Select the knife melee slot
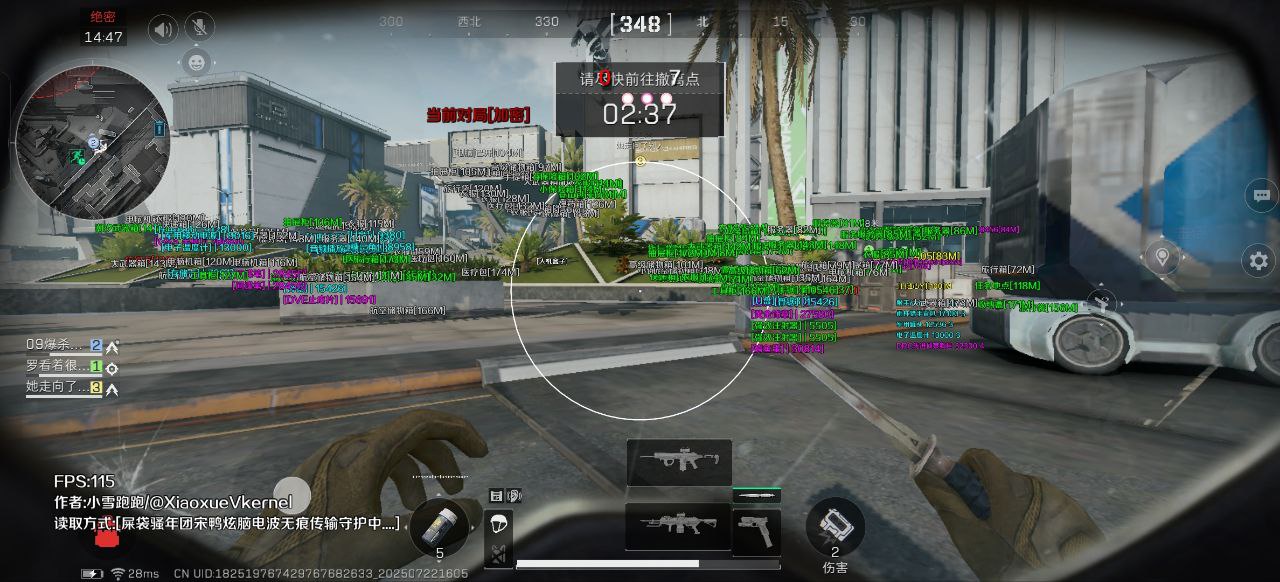This screenshot has width=1280, height=582. tap(756, 496)
